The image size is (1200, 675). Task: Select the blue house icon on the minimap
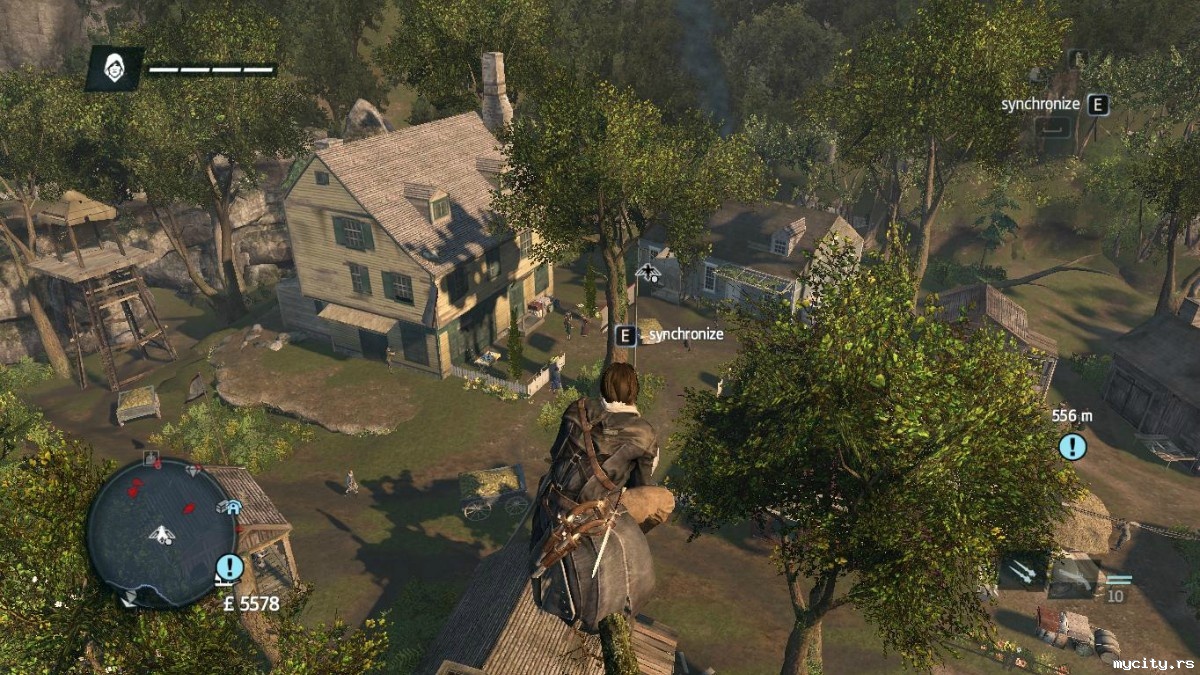click(x=233, y=507)
